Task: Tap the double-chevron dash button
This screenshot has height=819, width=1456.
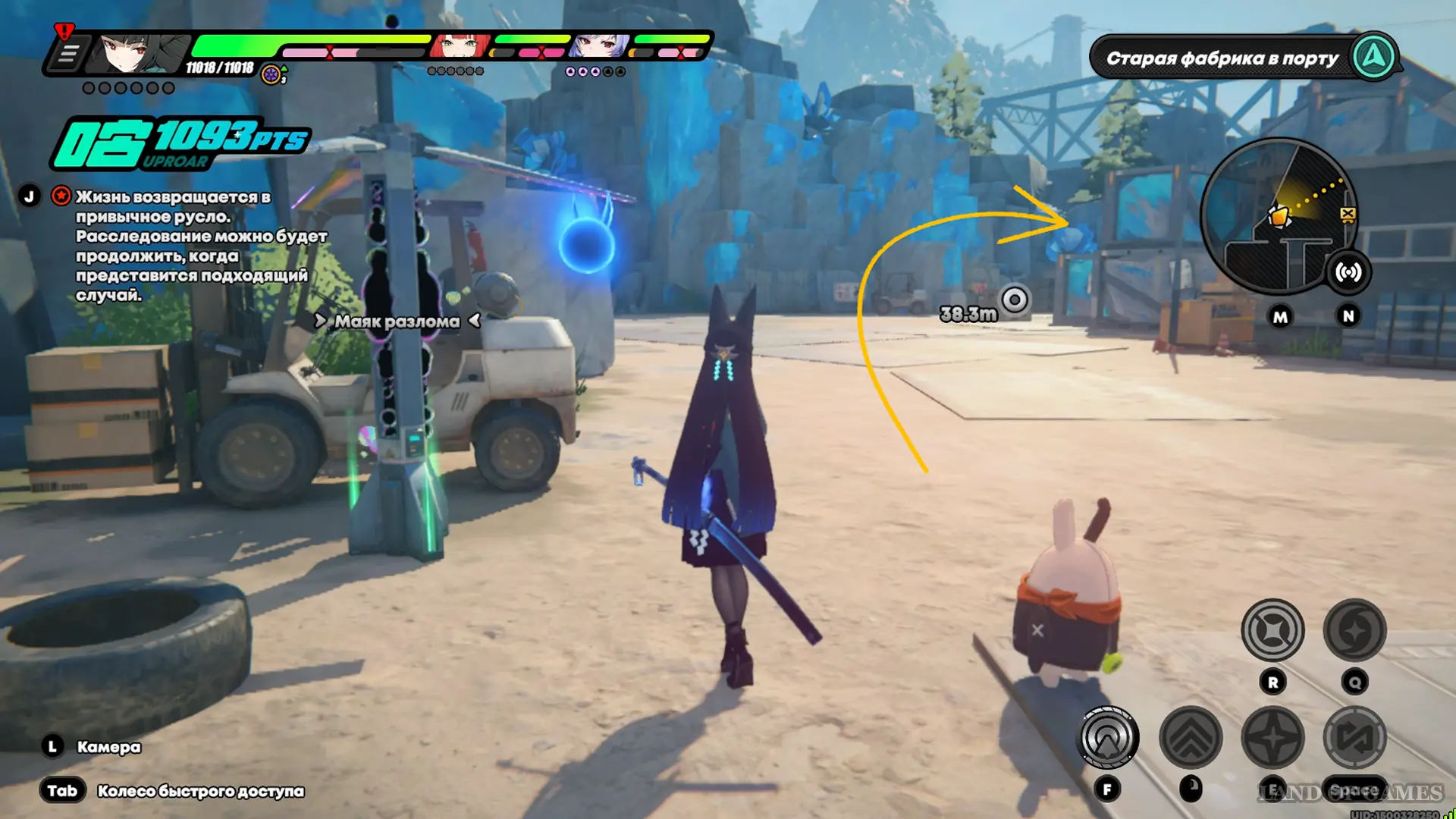Action: (1191, 737)
